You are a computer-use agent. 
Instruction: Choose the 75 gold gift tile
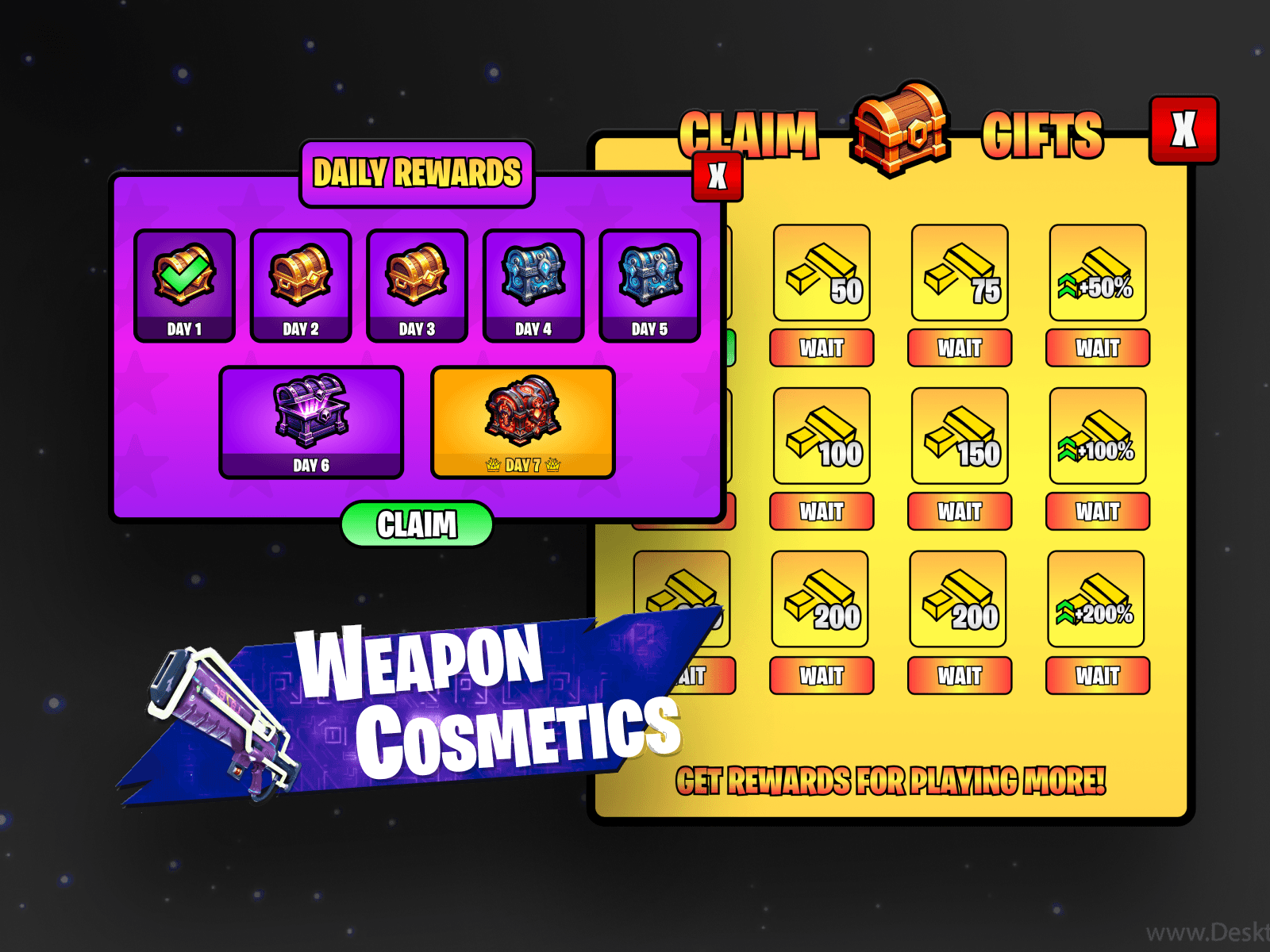(960, 273)
